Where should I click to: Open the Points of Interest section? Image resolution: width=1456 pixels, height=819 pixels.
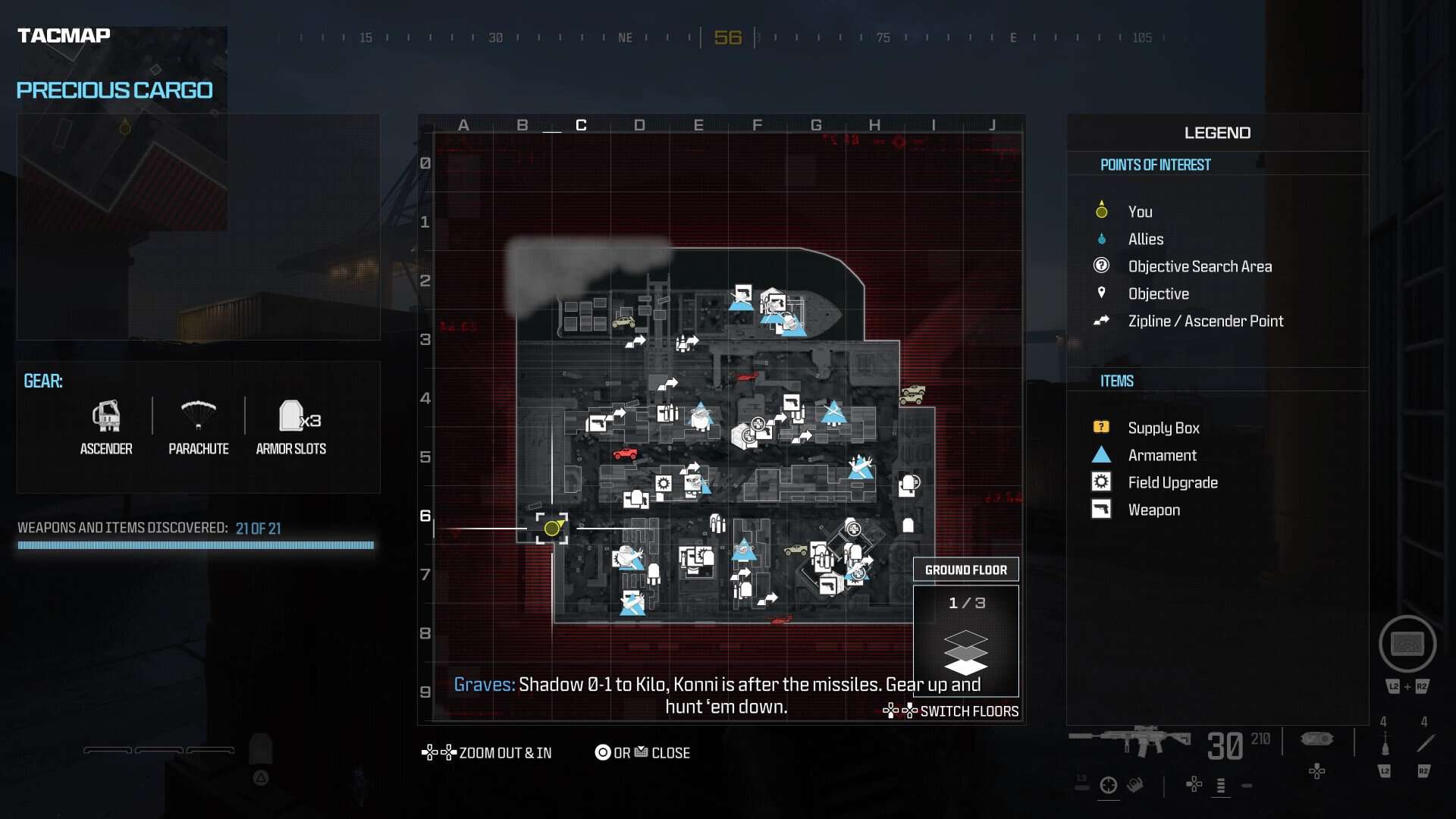[1155, 164]
